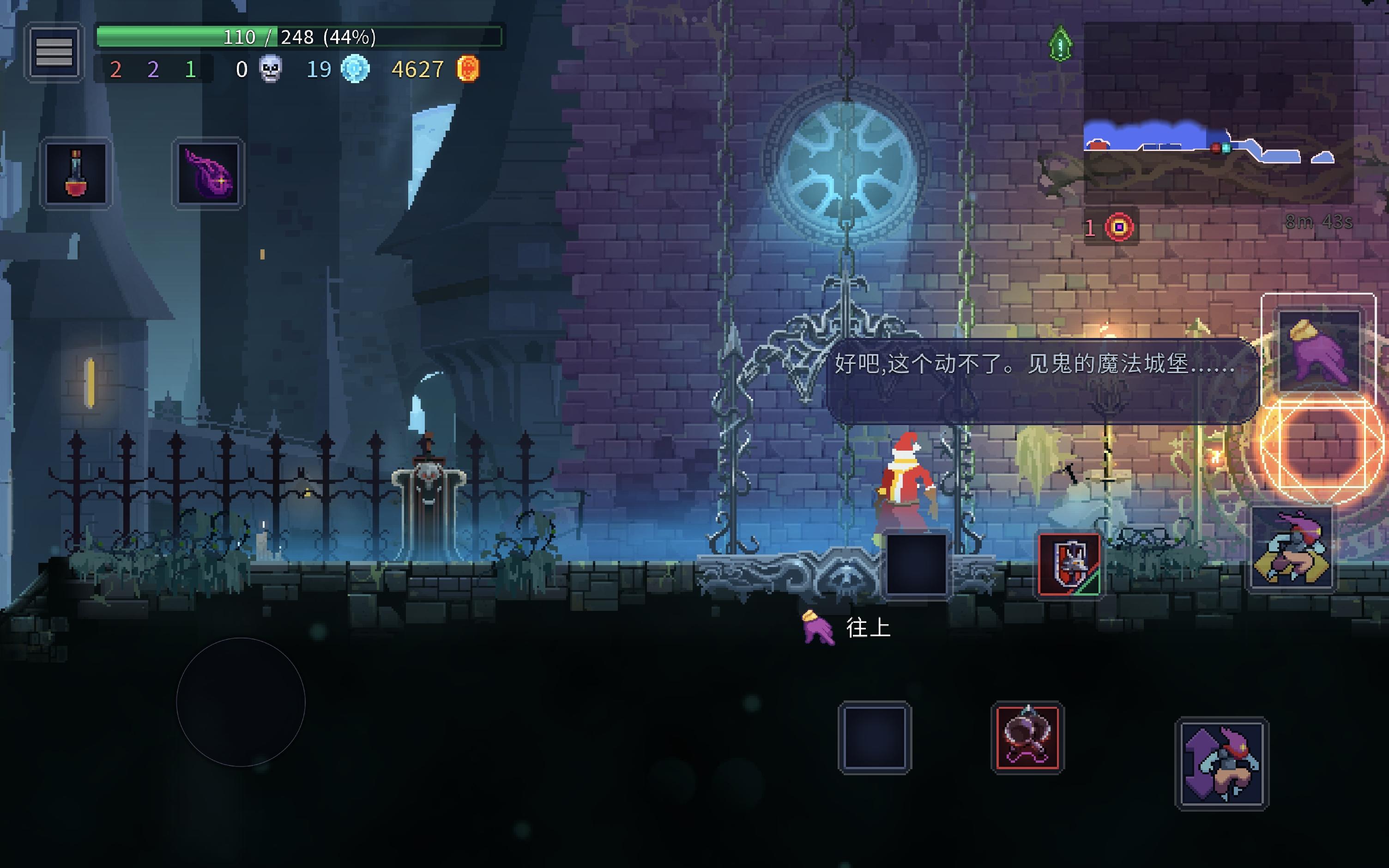Use the shield weapon slot
This screenshot has height=868, width=1389.
(x=1069, y=565)
